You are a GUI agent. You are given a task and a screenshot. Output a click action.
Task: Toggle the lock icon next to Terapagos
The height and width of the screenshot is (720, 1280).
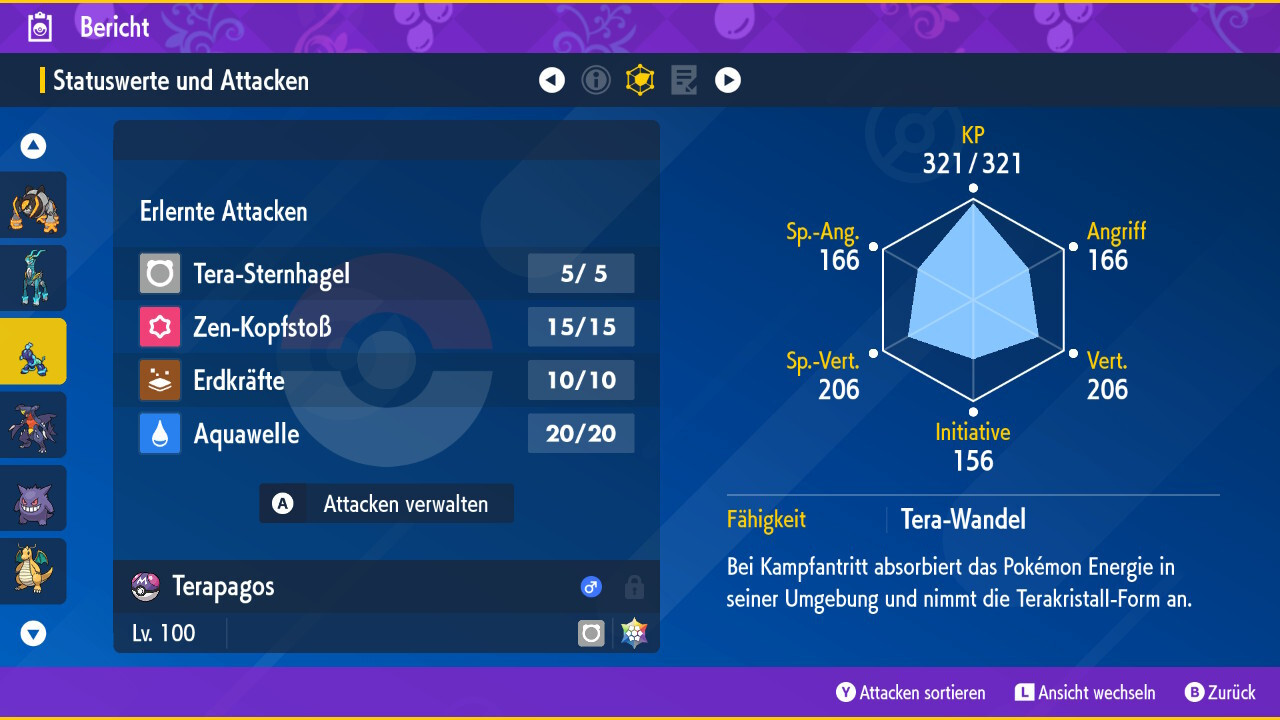click(x=634, y=587)
